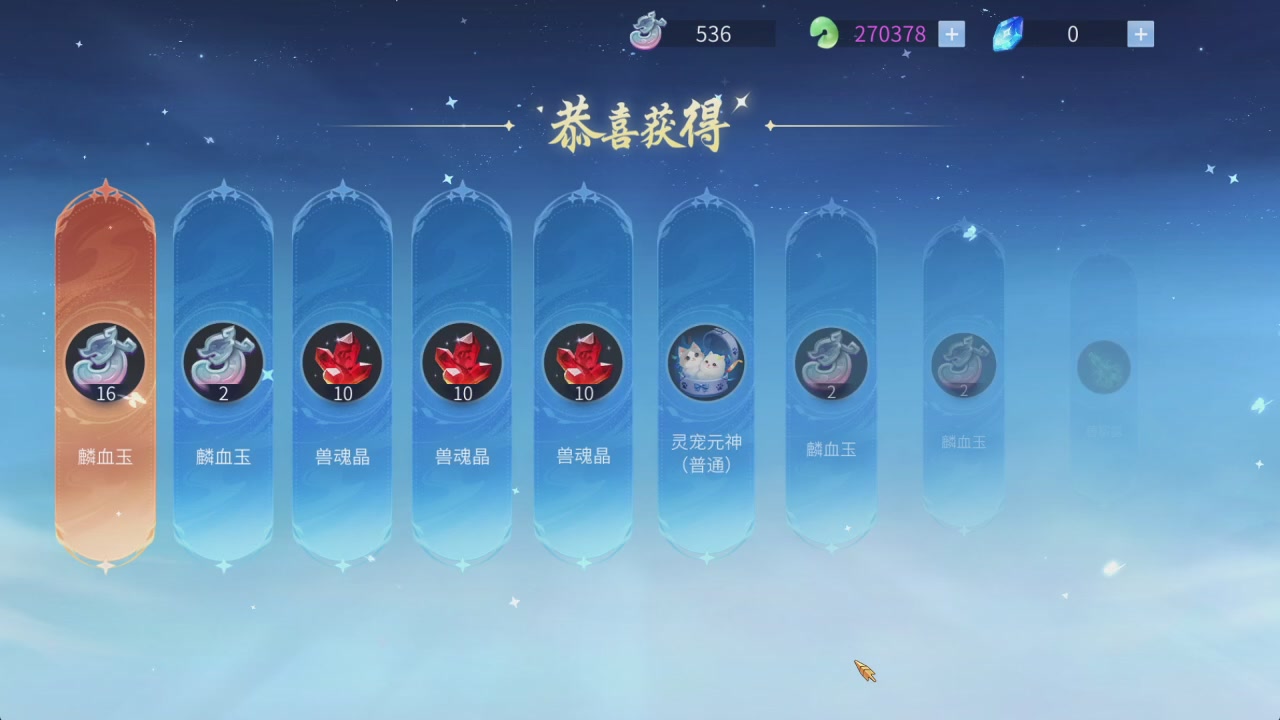
Task: Click the 536 currency count display
Action: tap(712, 34)
